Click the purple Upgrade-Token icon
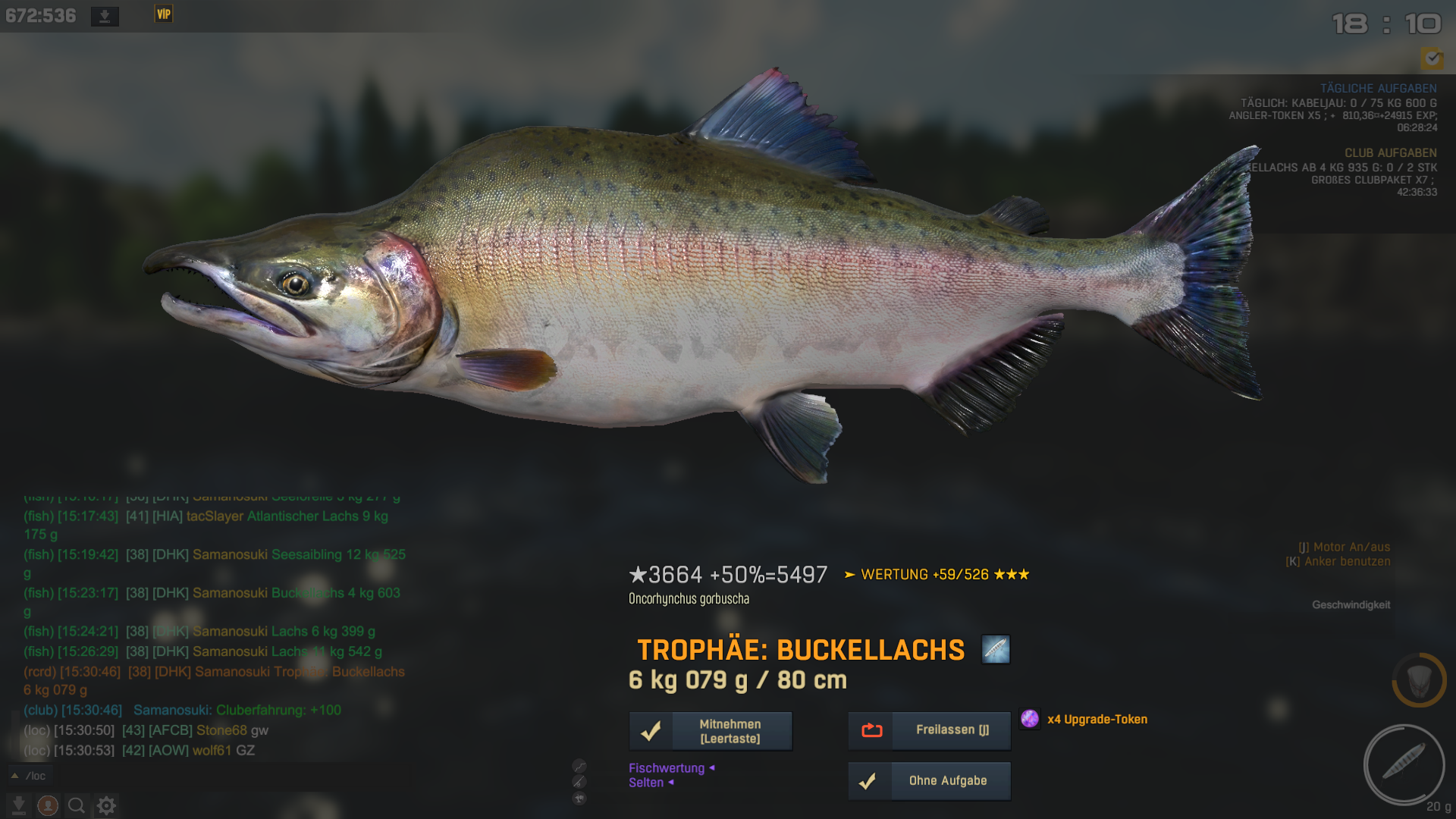The width and height of the screenshot is (1456, 819). [1029, 719]
